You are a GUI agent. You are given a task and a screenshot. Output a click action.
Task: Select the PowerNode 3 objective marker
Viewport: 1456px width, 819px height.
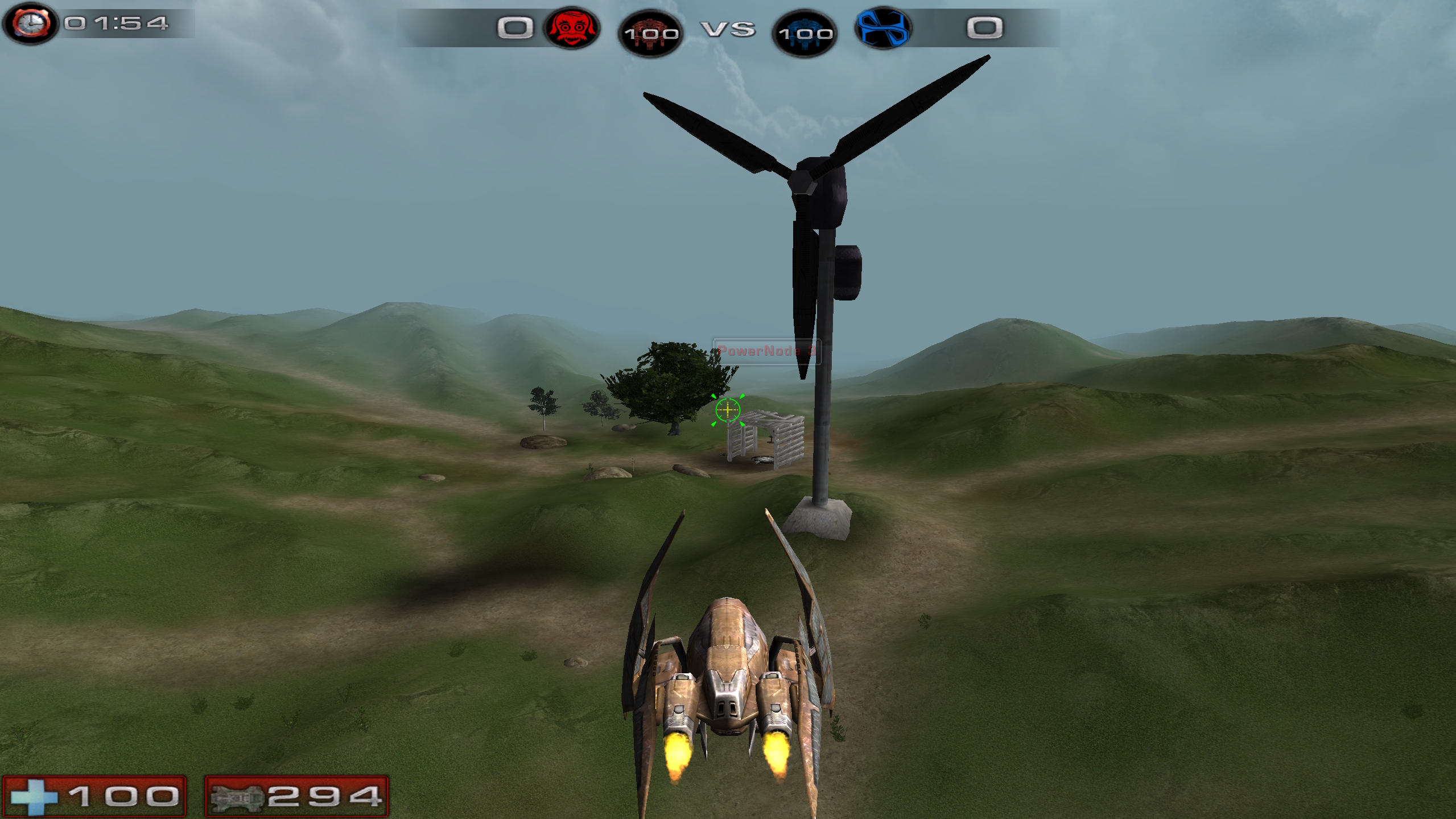coord(766,351)
